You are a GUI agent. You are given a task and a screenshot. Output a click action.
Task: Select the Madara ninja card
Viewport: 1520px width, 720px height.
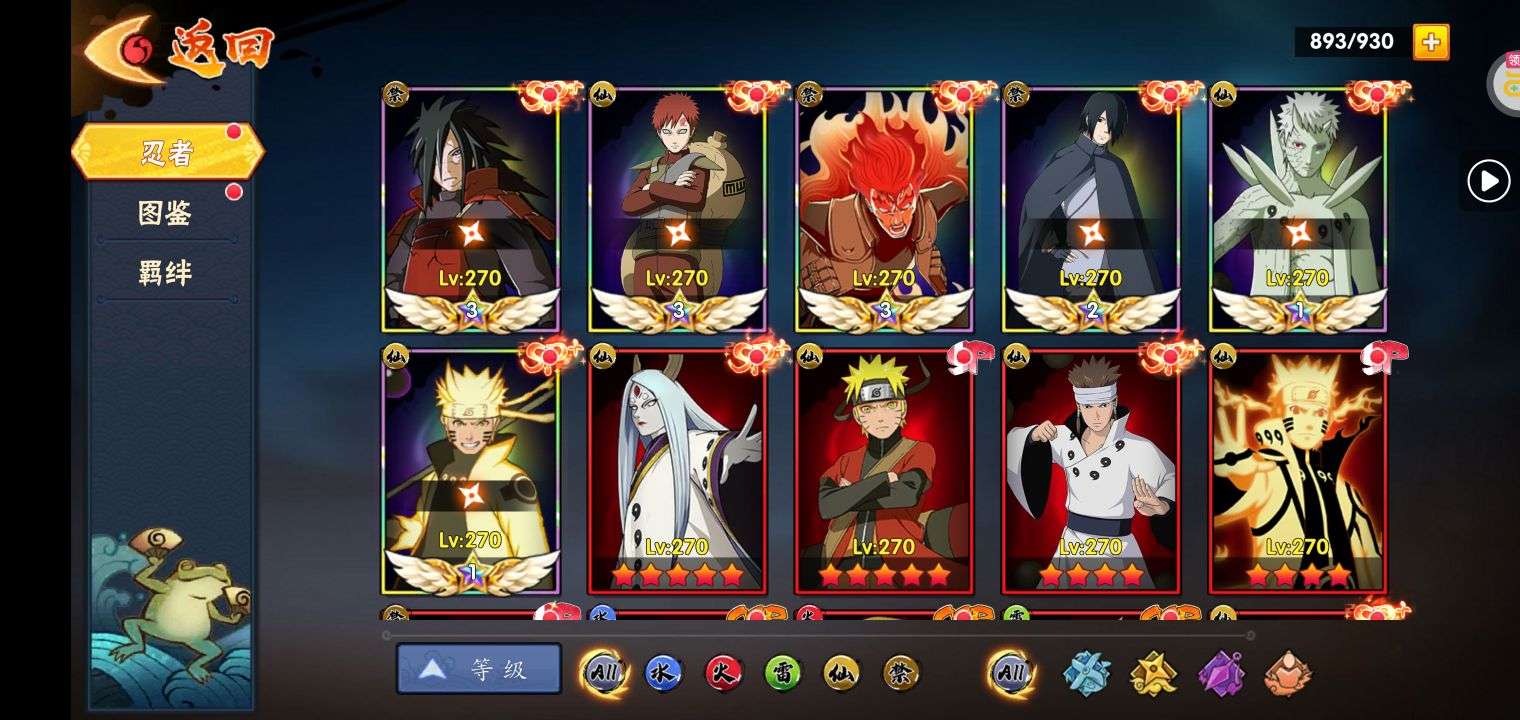point(470,210)
